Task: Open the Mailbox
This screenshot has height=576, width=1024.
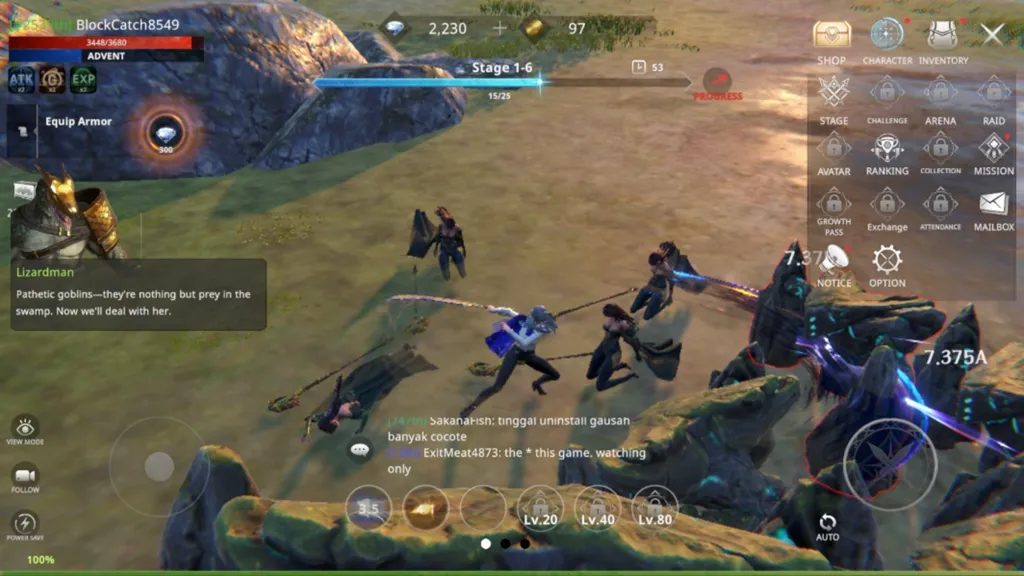Action: tap(993, 206)
